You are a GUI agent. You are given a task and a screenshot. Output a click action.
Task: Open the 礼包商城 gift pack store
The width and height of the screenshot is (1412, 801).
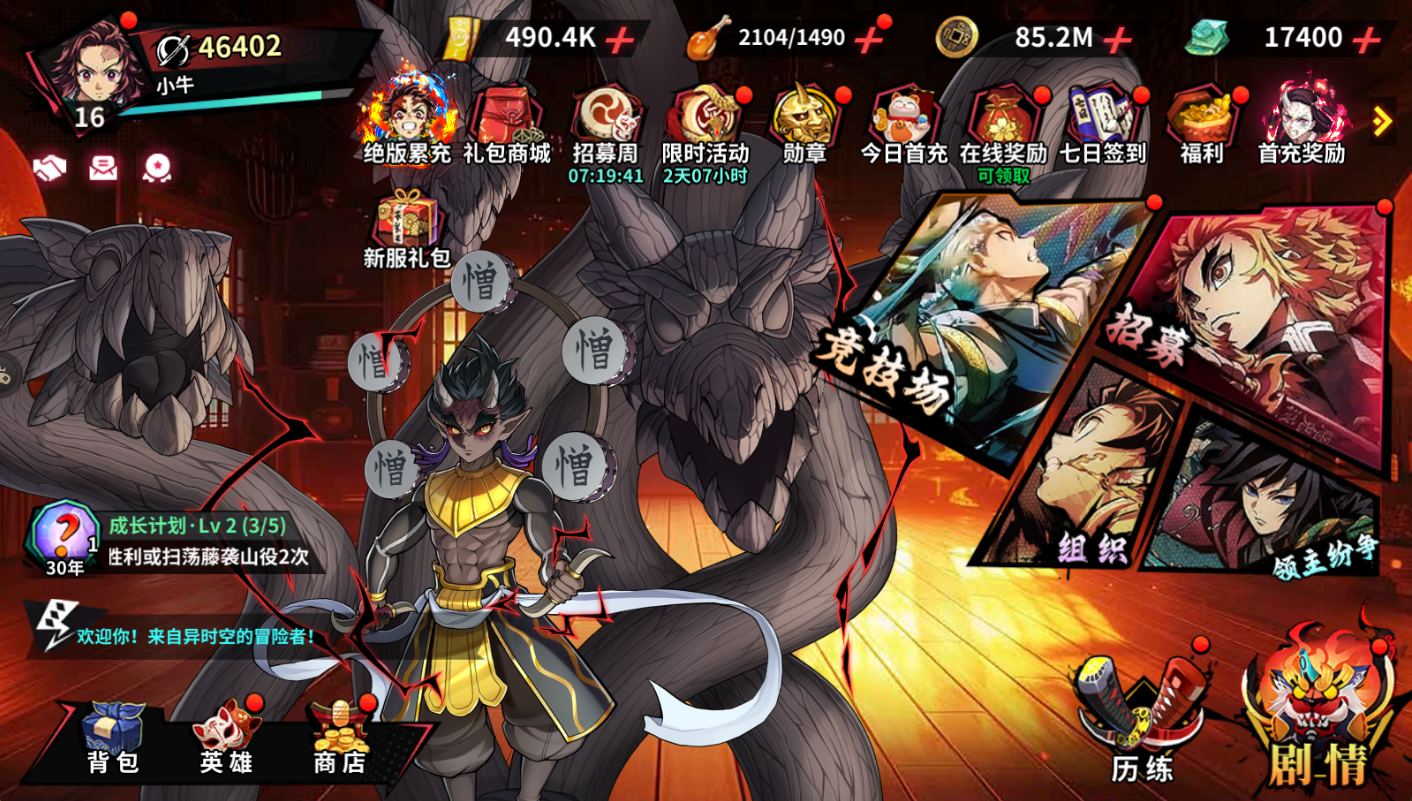tap(506, 127)
